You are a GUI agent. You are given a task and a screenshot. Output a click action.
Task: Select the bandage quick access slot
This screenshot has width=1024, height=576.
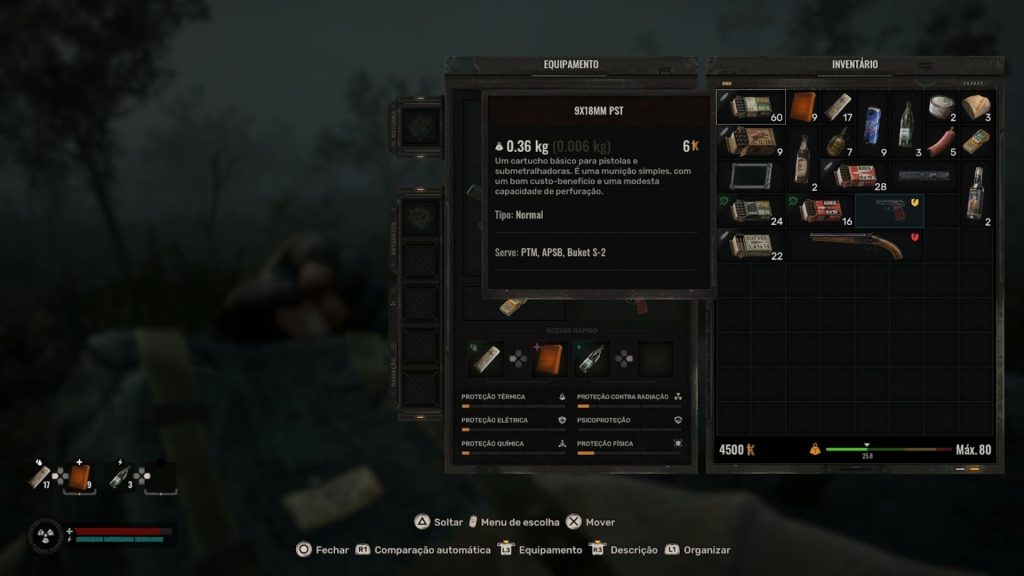[x=485, y=359]
